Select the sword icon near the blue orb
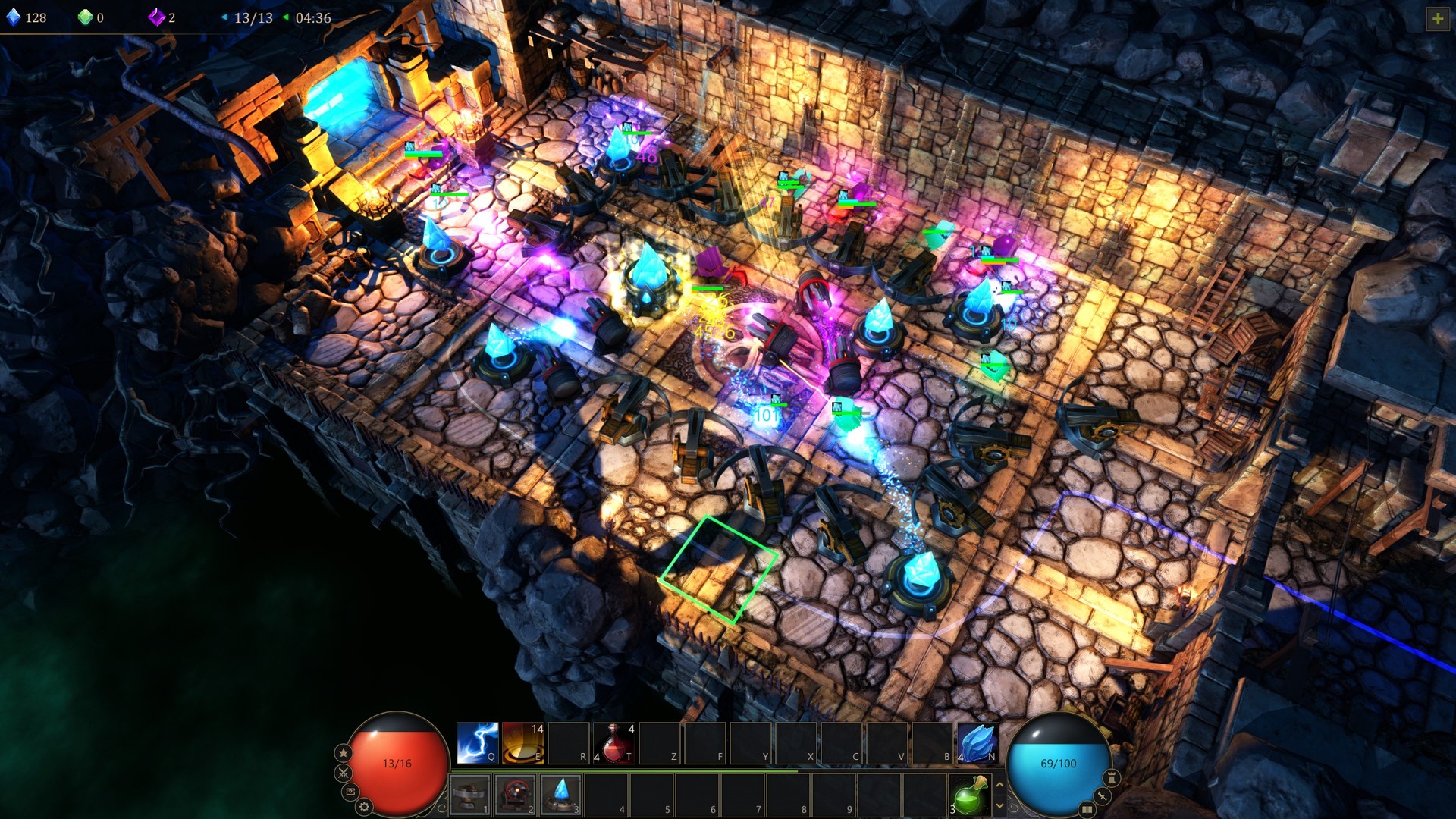This screenshot has height=819, width=1456. 1101,796
